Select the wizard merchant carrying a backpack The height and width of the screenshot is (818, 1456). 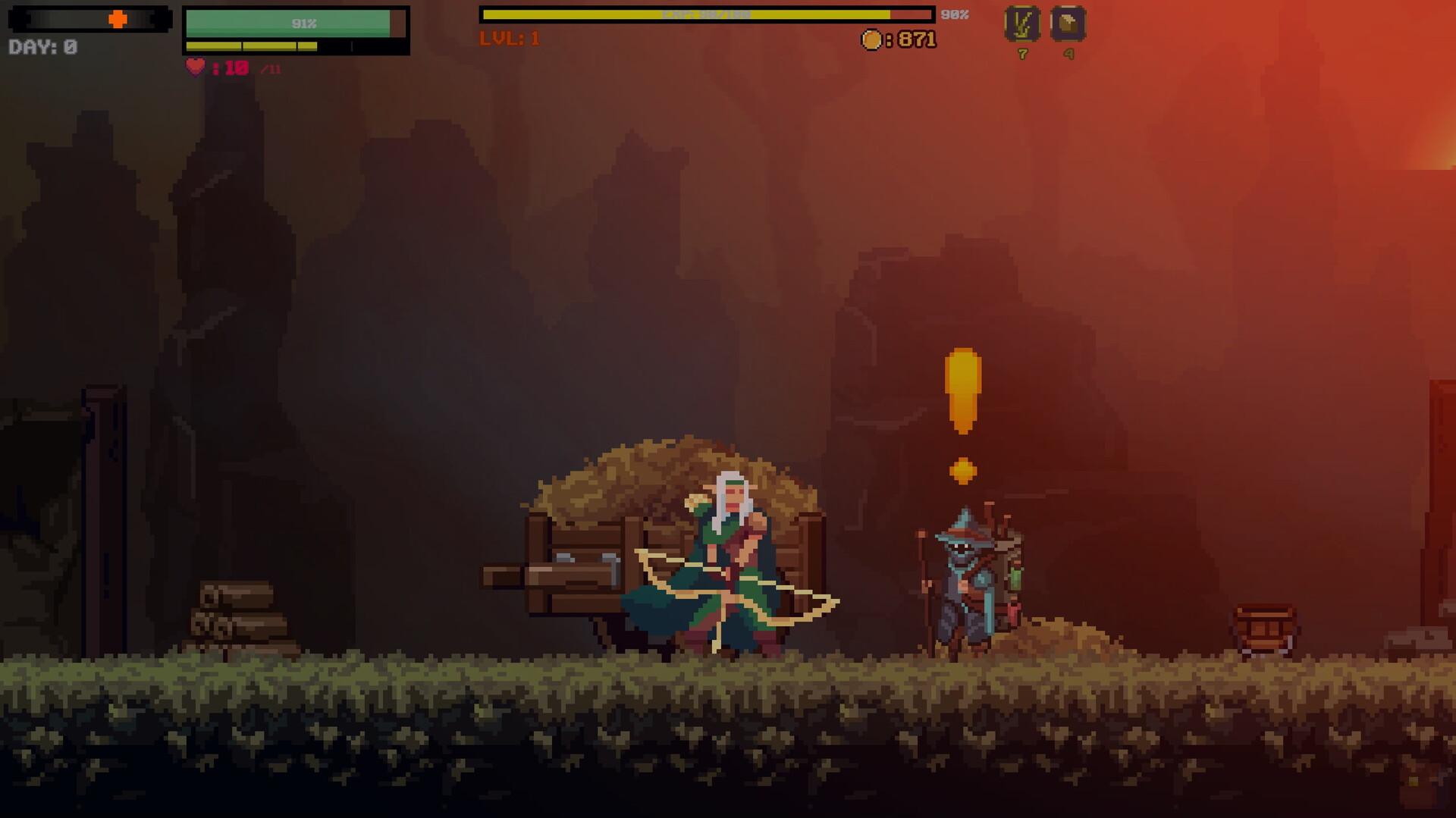click(963, 576)
